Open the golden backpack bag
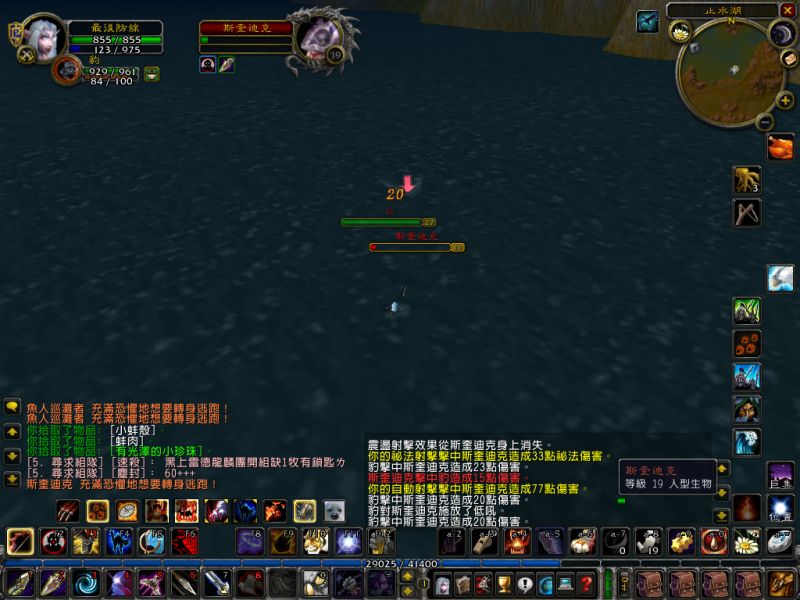This screenshot has width=800, height=600. pyautogui.click(x=783, y=583)
